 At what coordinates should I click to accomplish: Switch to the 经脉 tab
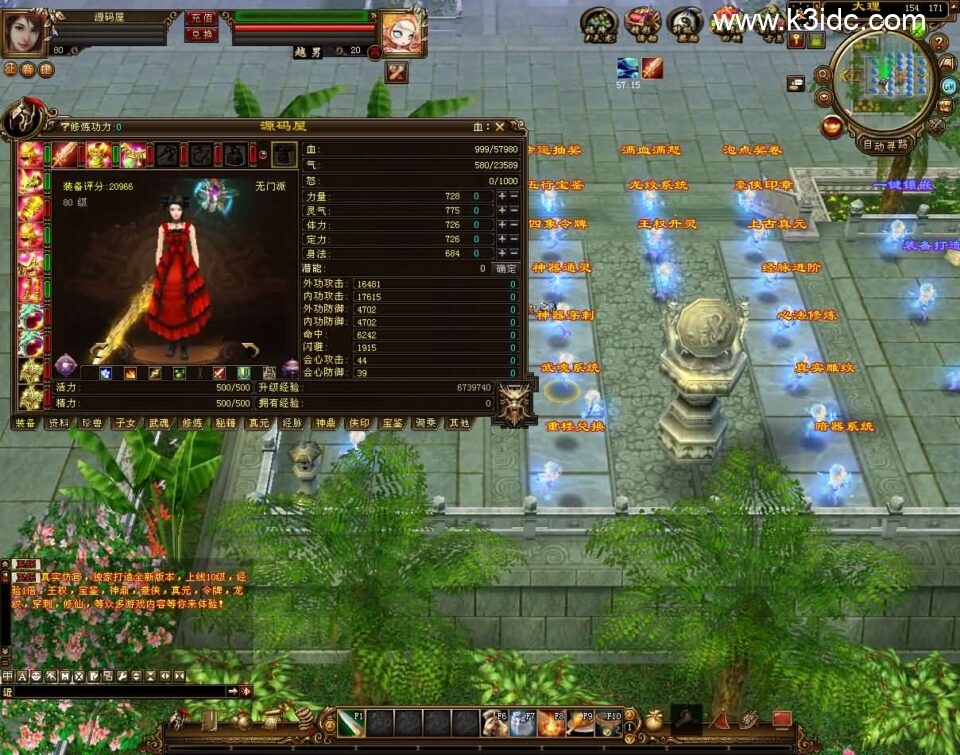(292, 423)
